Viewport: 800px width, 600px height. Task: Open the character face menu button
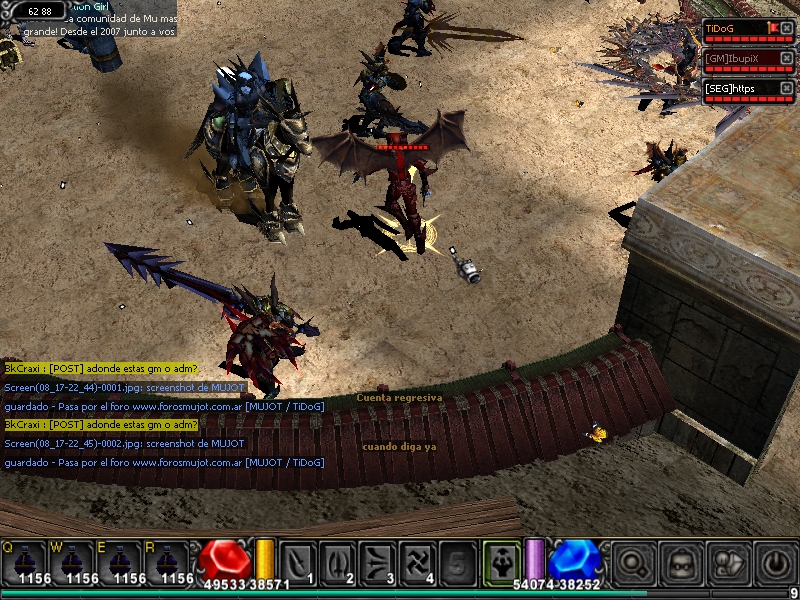point(682,563)
